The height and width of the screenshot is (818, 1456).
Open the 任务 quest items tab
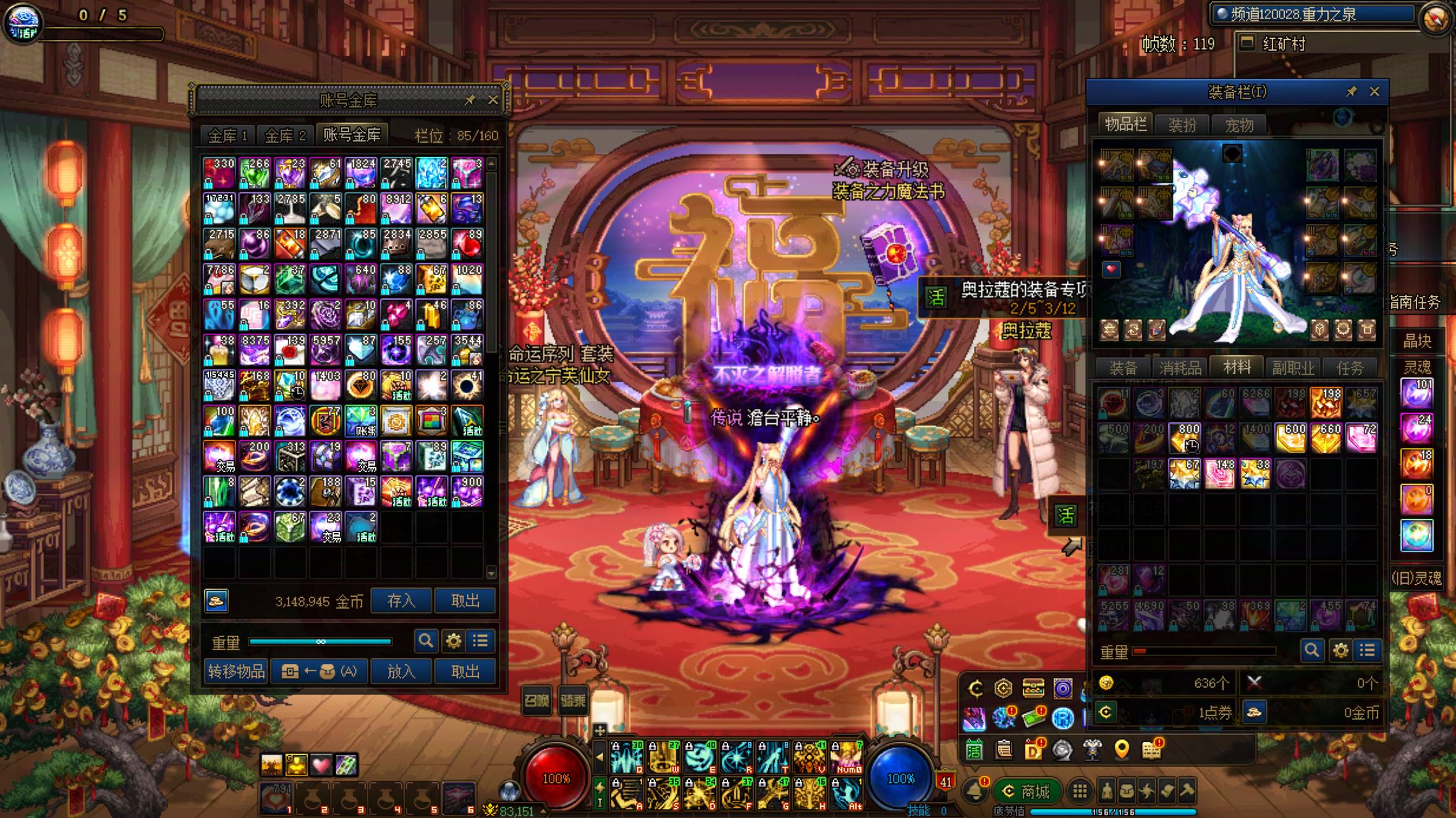coord(1350,368)
